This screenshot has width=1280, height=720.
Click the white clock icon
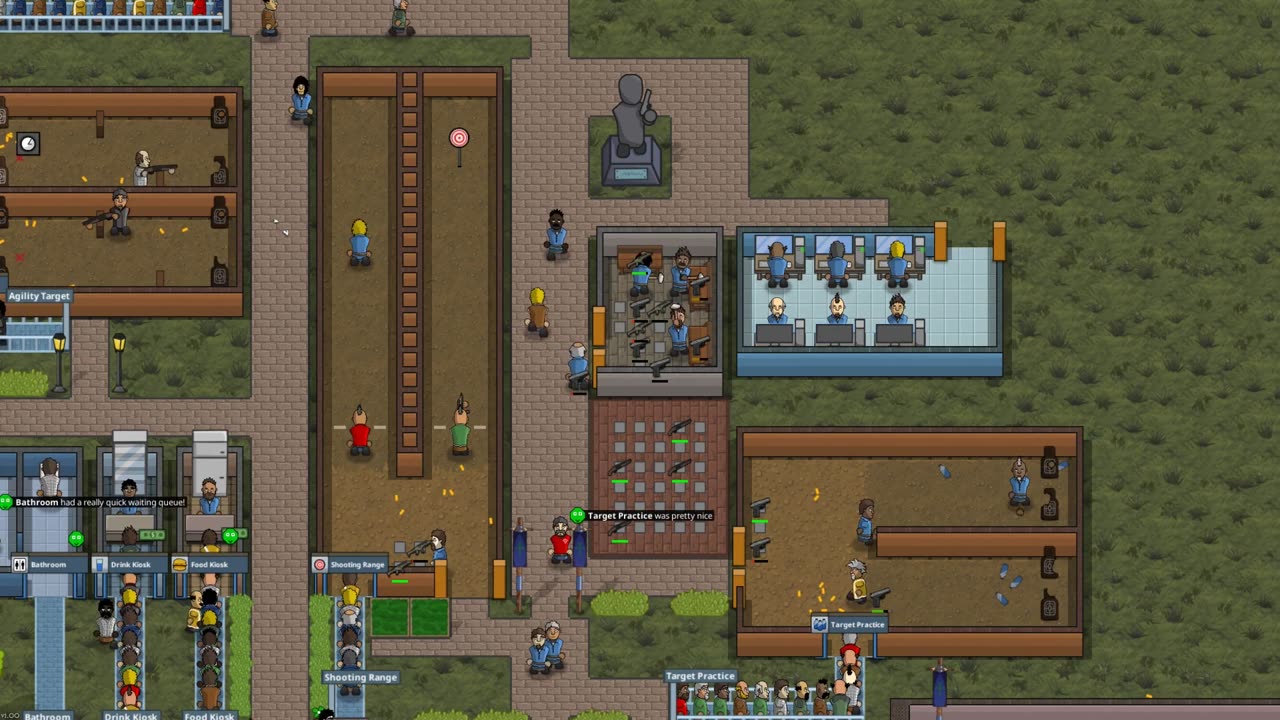coord(28,144)
